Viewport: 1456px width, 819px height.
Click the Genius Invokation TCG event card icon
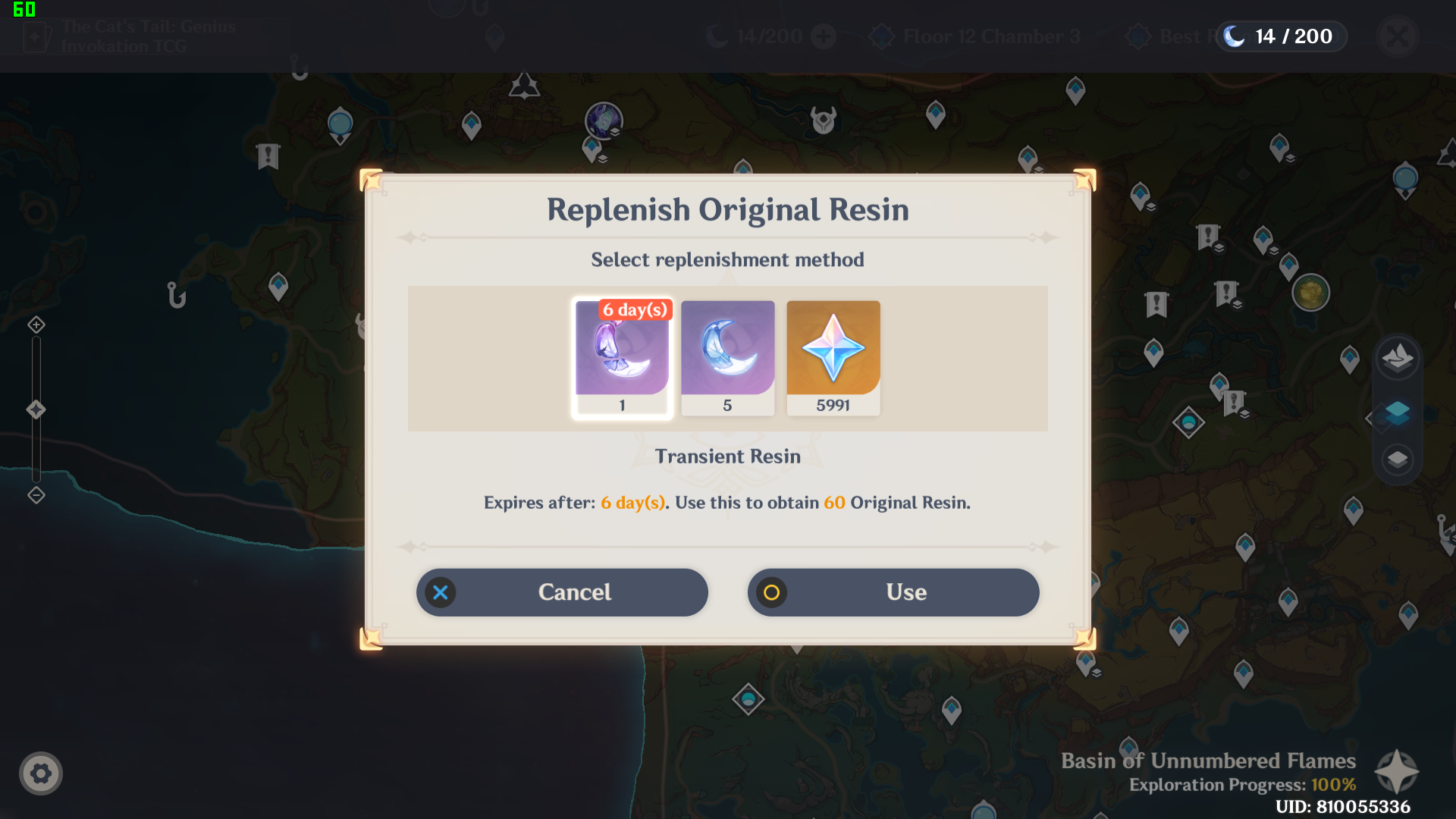36,36
